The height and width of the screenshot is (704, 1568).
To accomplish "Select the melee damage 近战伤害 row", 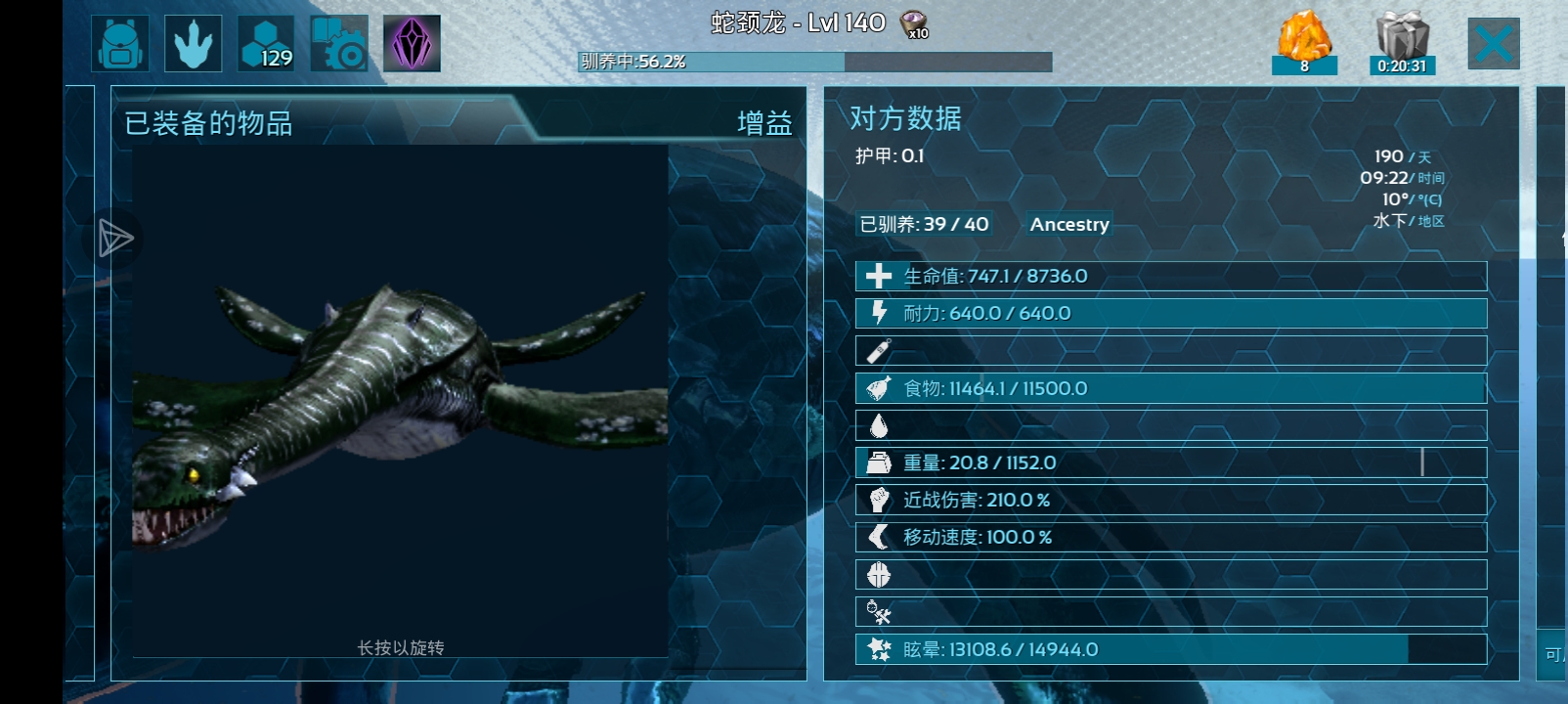I will [x=1170, y=500].
